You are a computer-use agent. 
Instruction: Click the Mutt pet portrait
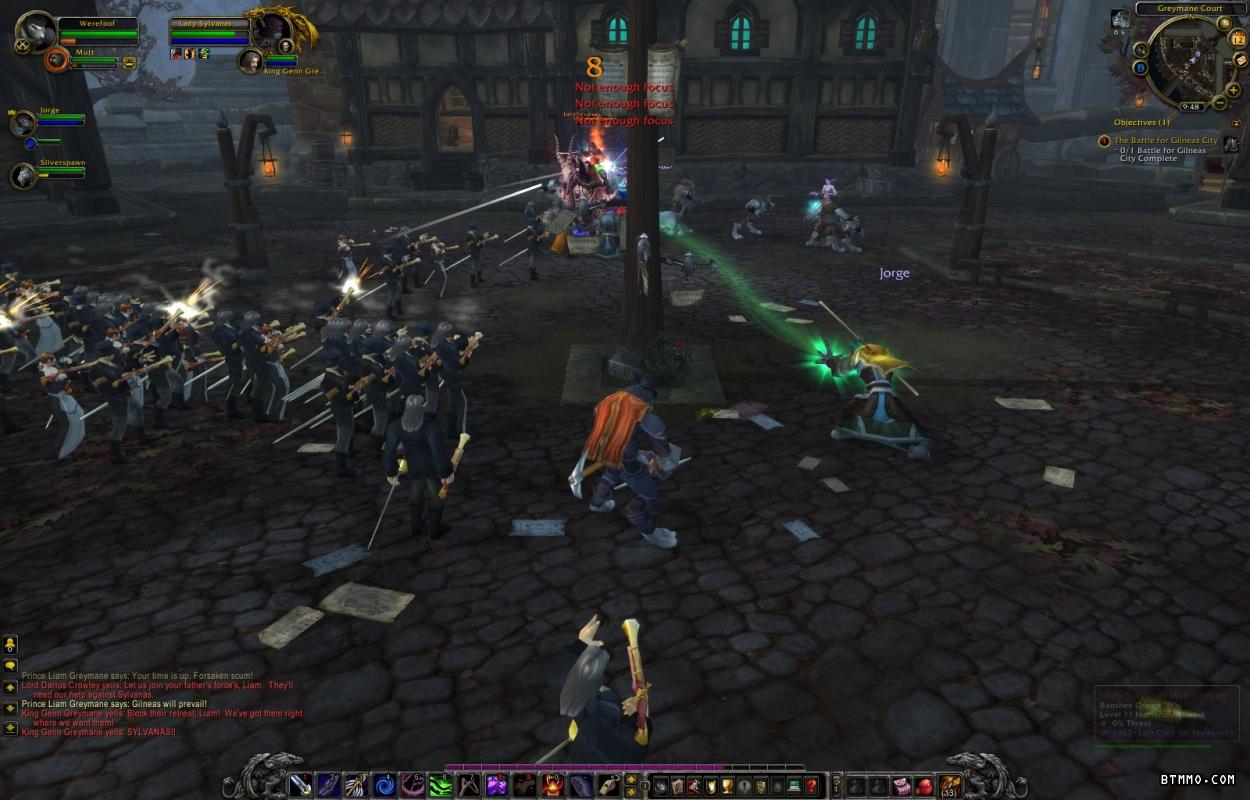click(58, 60)
